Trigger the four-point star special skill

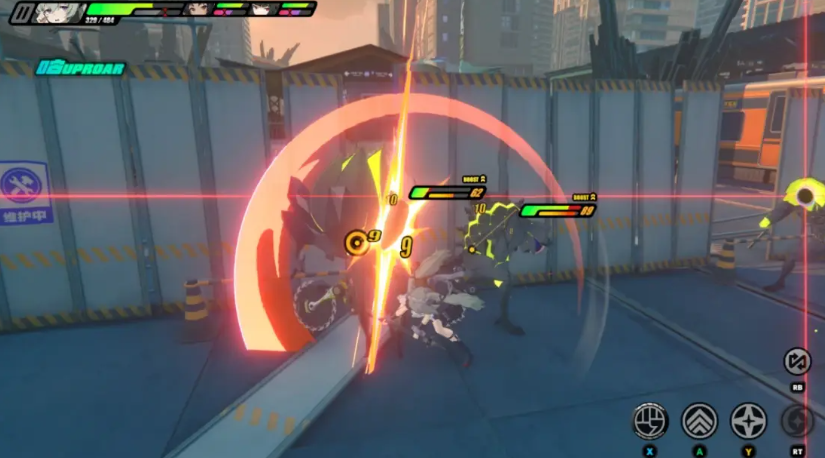pos(748,420)
